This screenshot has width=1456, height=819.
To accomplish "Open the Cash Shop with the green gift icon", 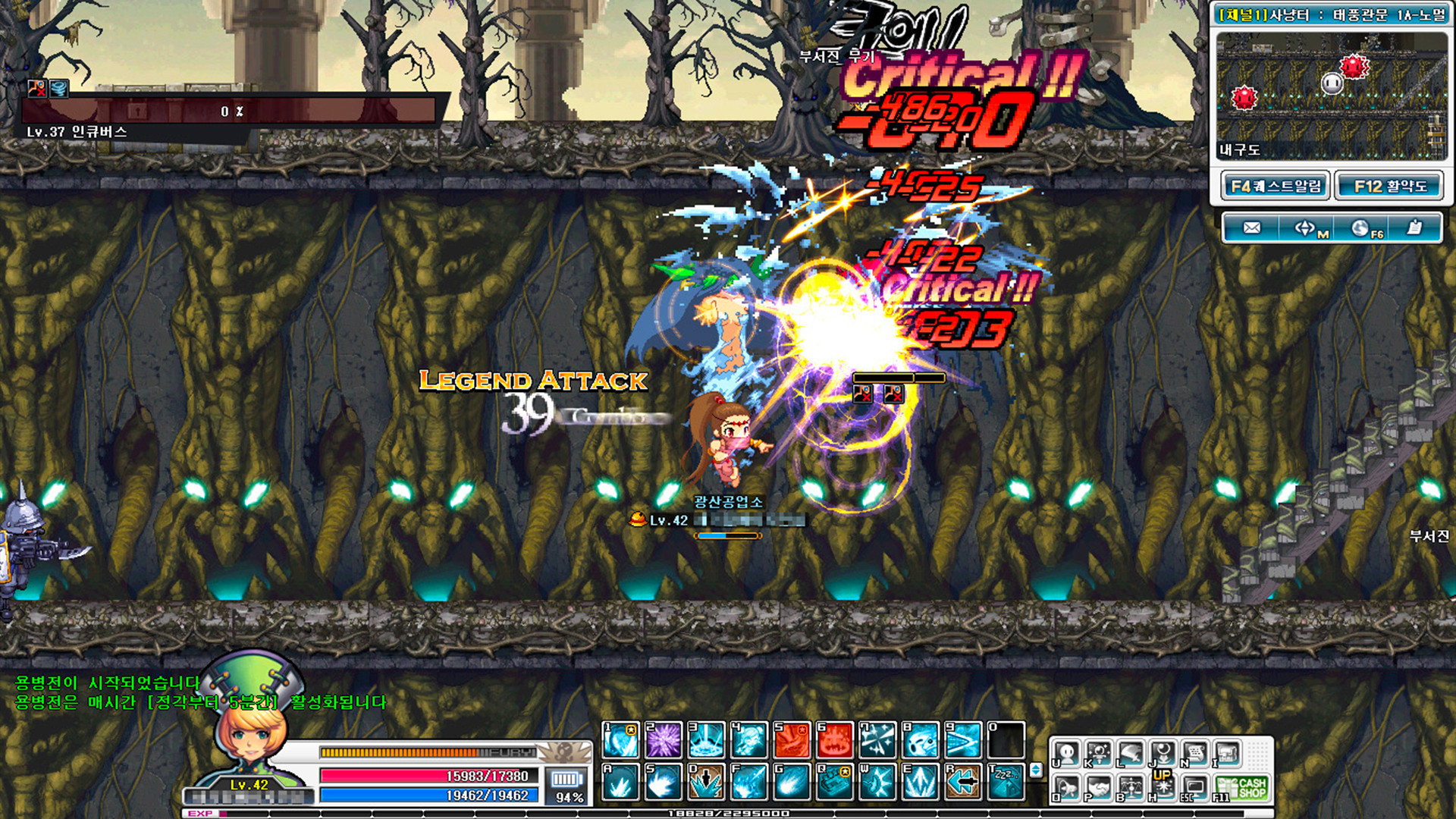I will tap(1242, 787).
